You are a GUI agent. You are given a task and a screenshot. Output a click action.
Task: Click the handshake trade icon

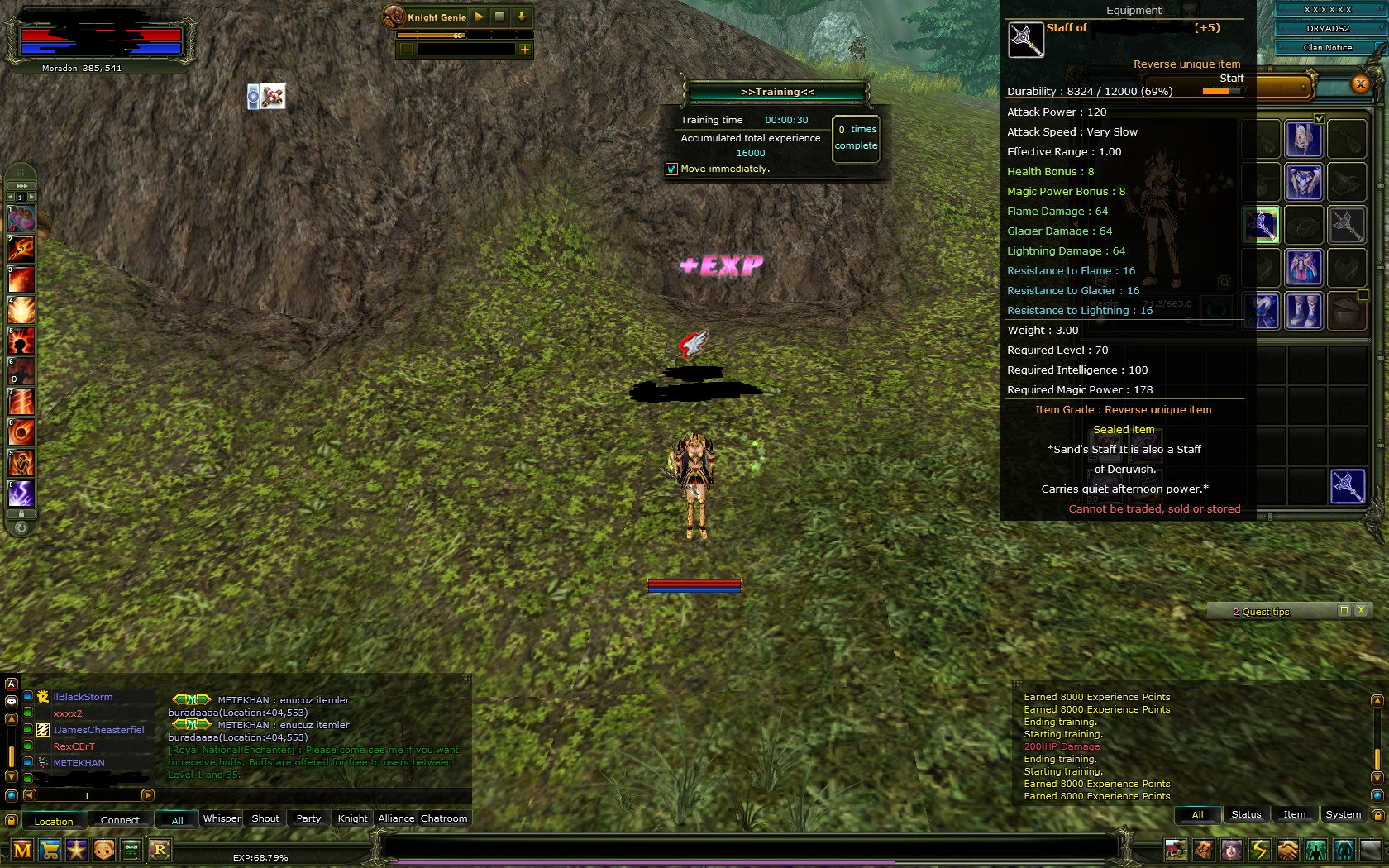coord(1287,850)
